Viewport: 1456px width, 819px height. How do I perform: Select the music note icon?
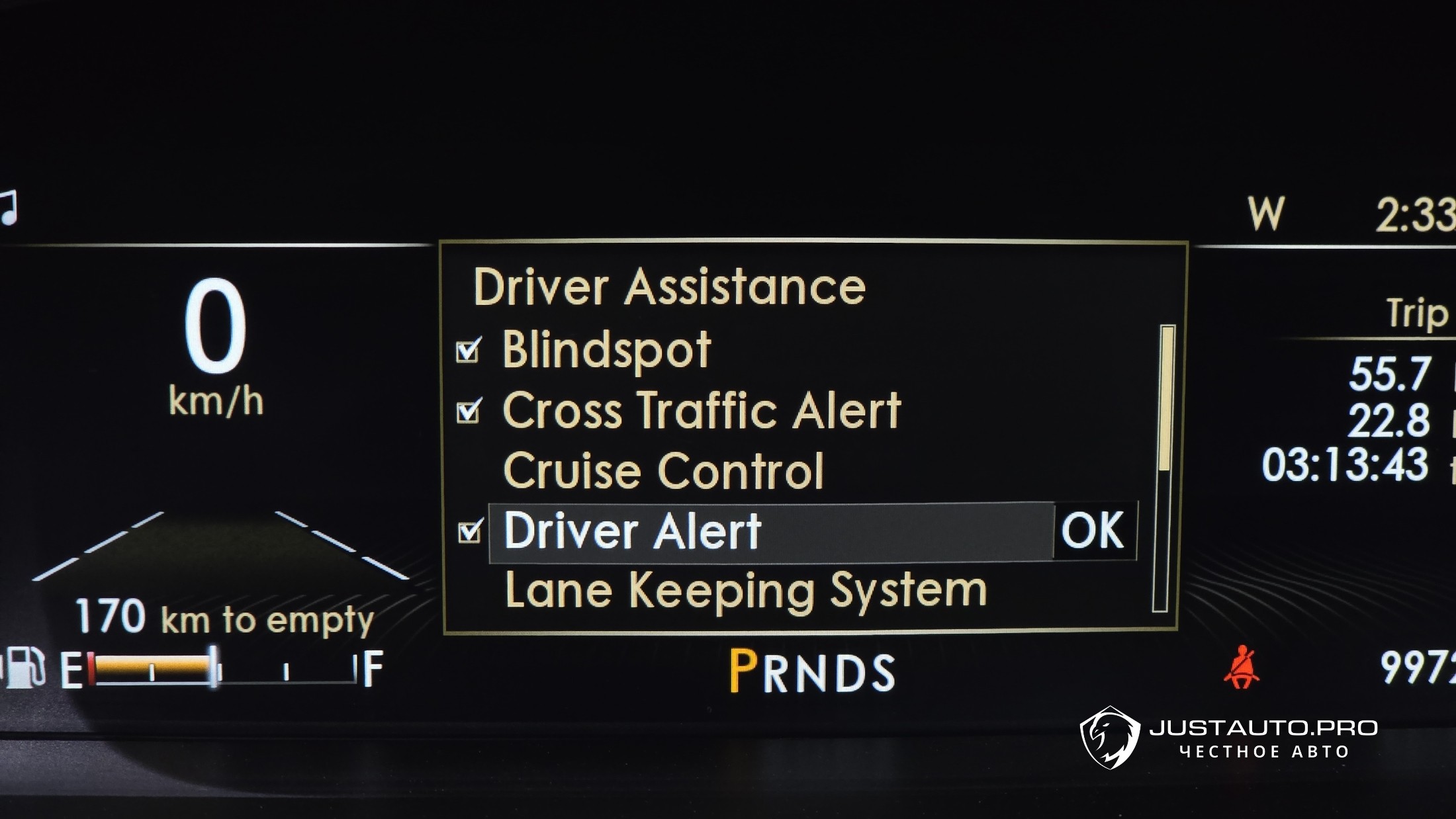click(x=8, y=208)
